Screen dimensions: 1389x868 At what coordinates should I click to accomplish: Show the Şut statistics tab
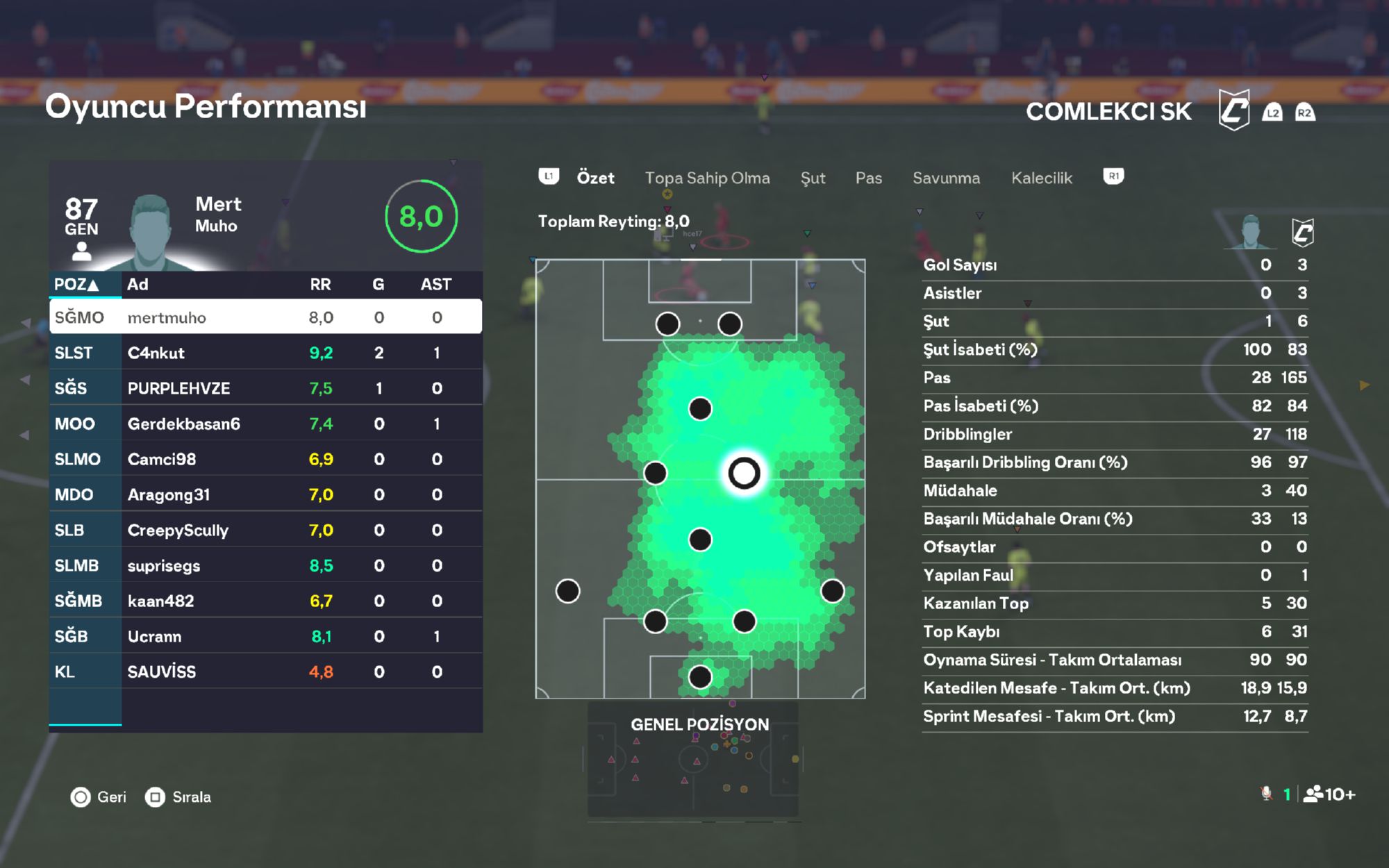[x=813, y=178]
